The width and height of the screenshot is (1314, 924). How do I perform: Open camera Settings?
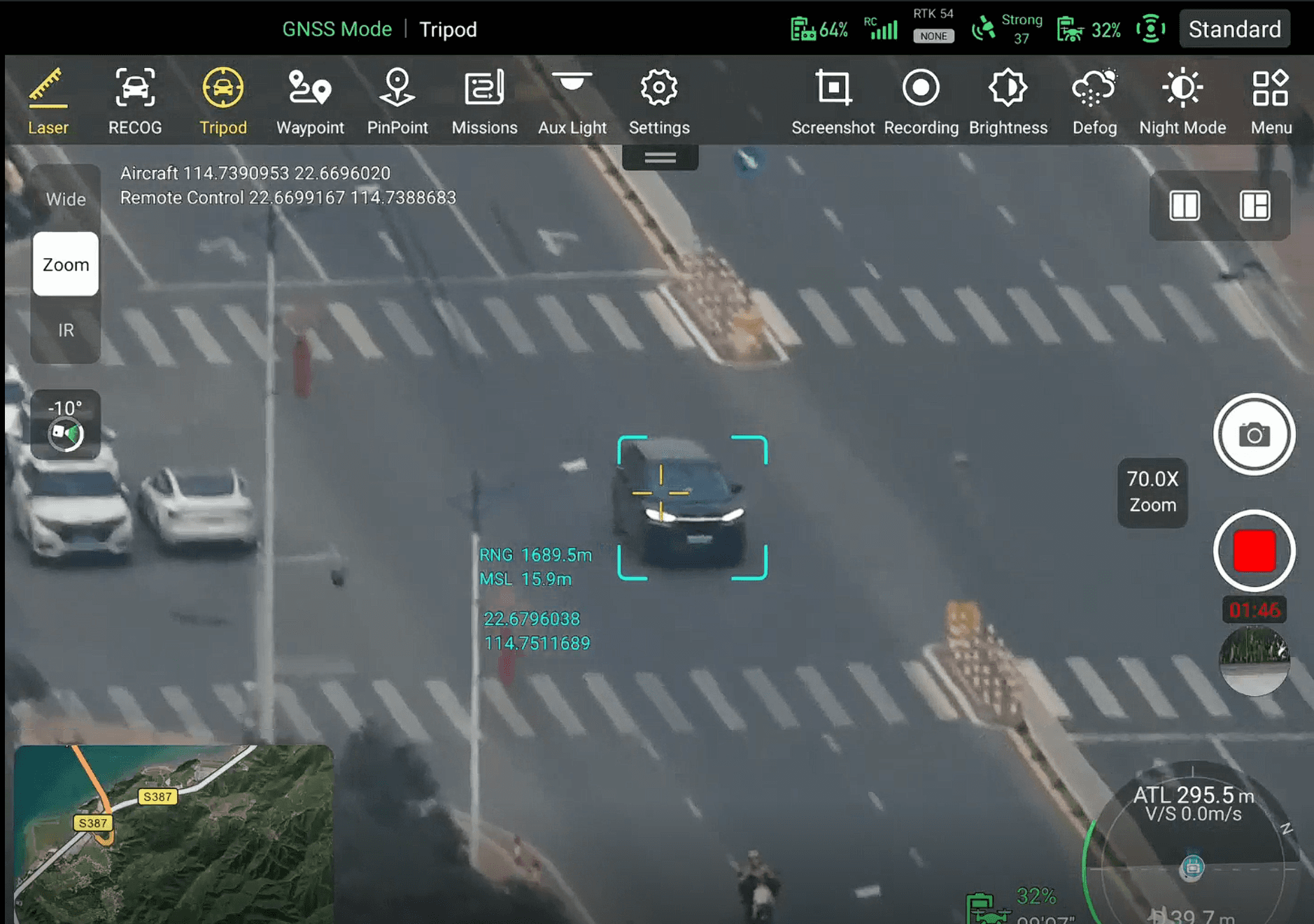click(658, 100)
